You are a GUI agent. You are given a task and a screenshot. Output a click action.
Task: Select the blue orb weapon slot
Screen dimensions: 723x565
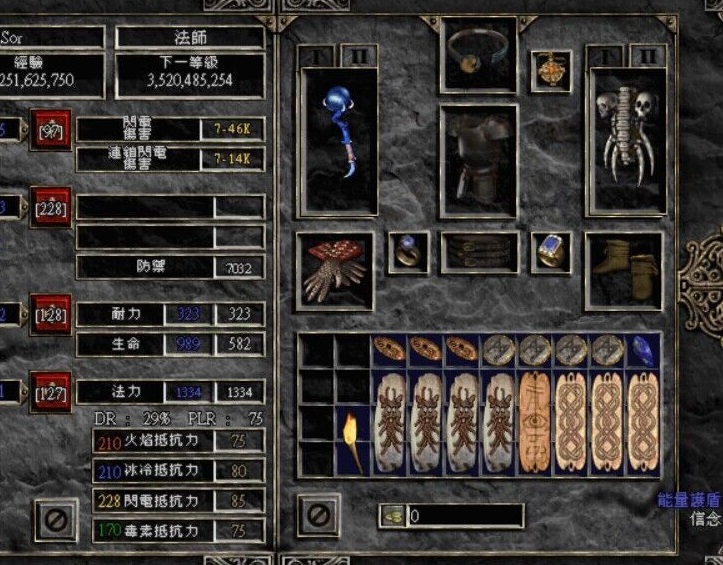tap(339, 138)
